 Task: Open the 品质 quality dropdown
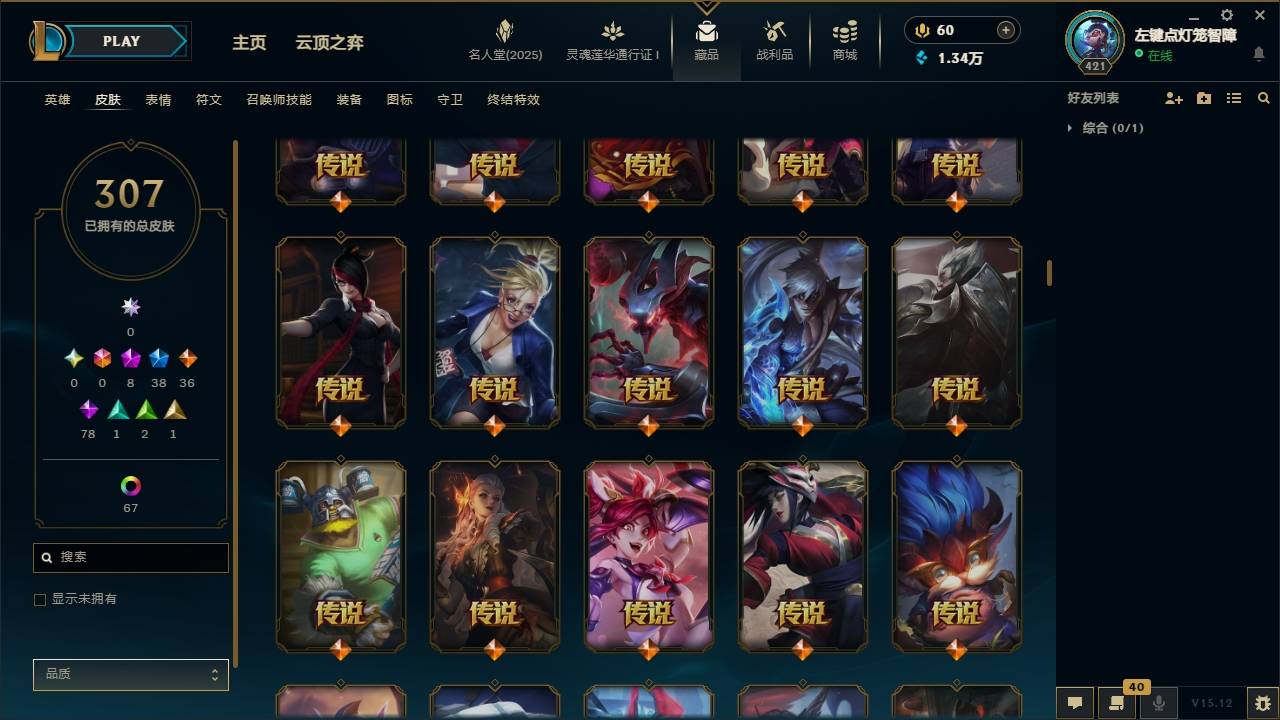pyautogui.click(x=130, y=674)
